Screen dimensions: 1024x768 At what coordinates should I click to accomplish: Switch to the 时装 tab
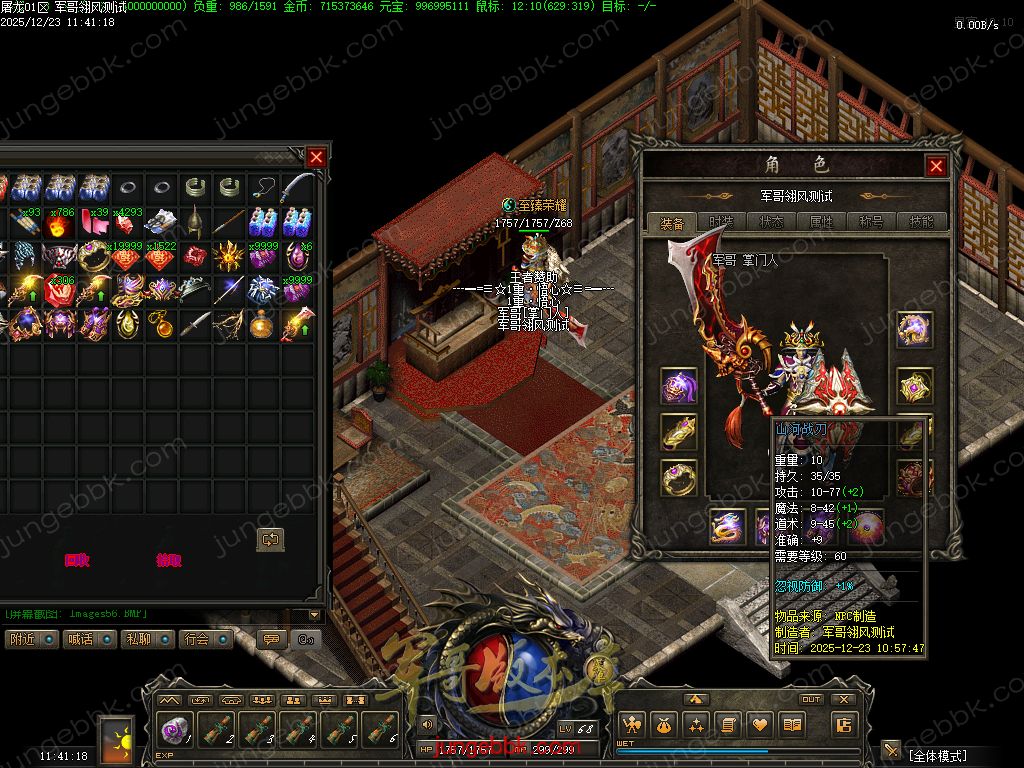[x=721, y=222]
